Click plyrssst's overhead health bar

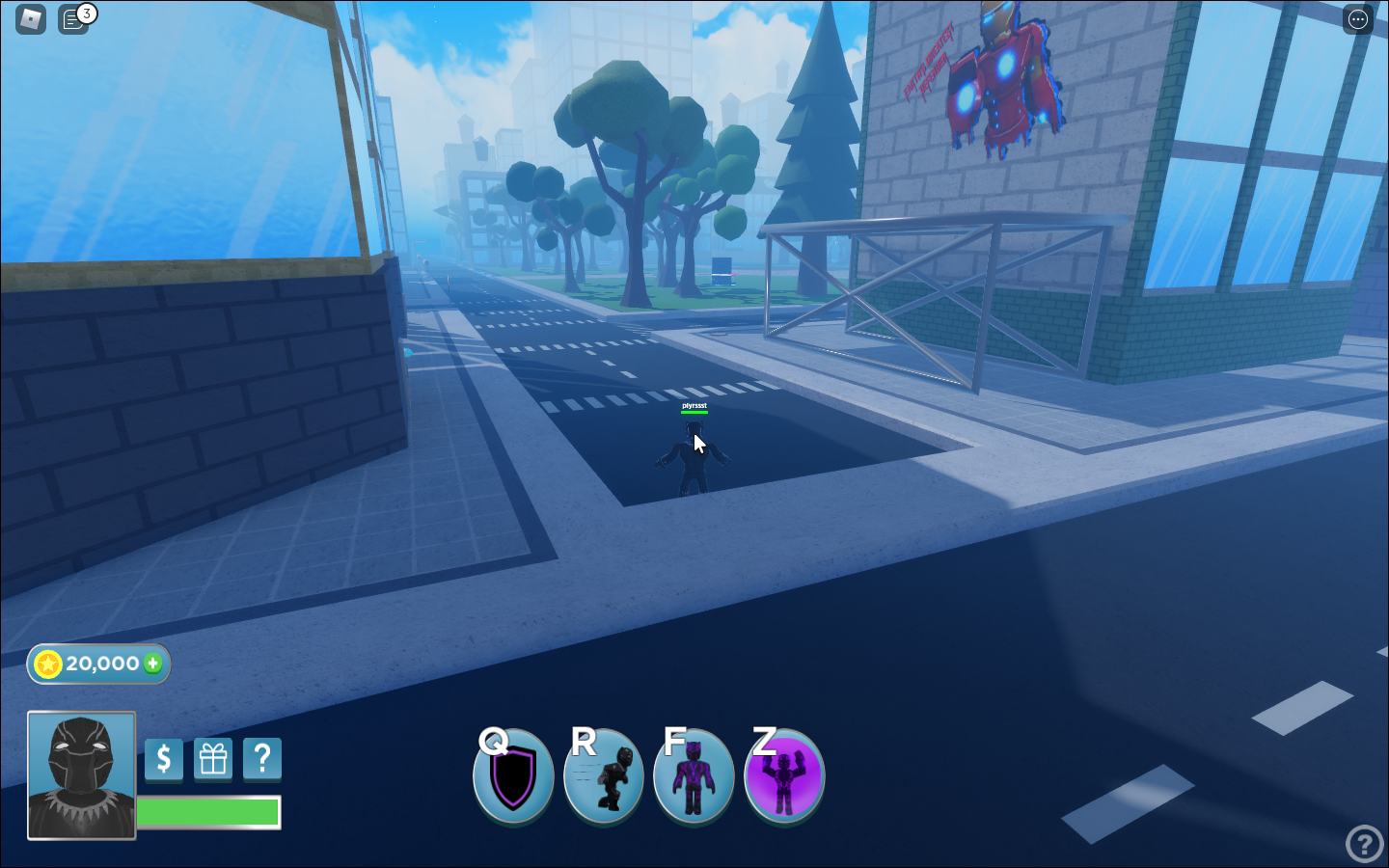point(693,411)
